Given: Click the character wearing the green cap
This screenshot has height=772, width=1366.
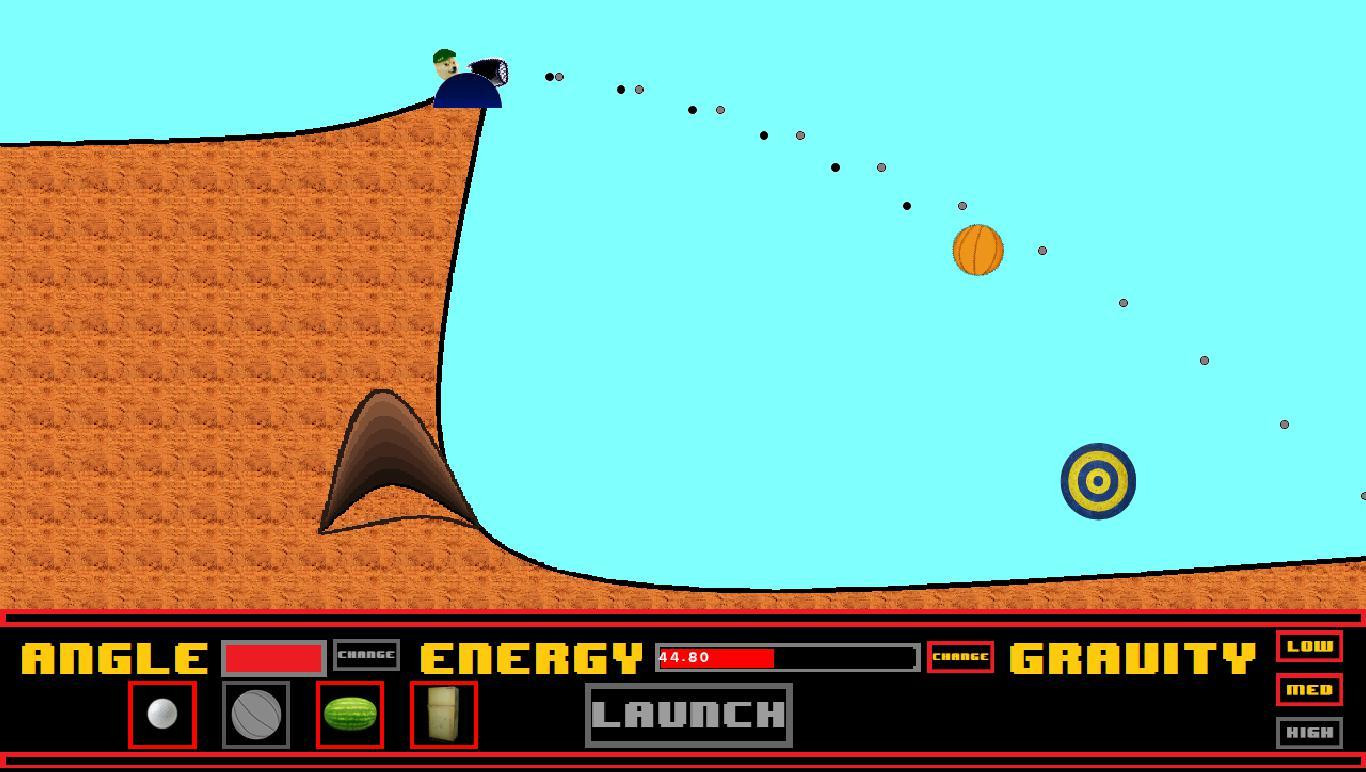Looking at the screenshot, I should tap(445, 65).
